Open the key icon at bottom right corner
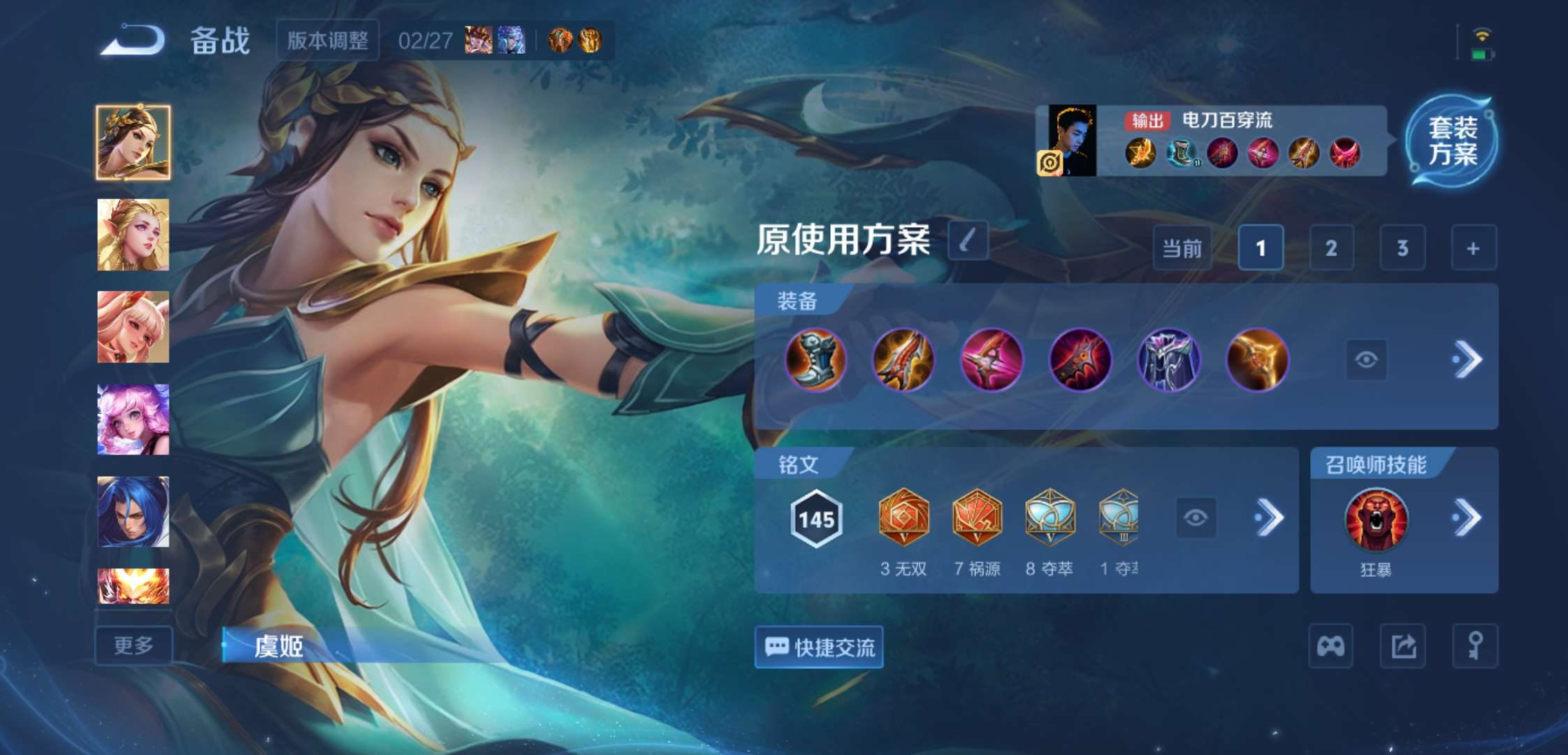This screenshot has width=1568, height=755. pos(1475,647)
